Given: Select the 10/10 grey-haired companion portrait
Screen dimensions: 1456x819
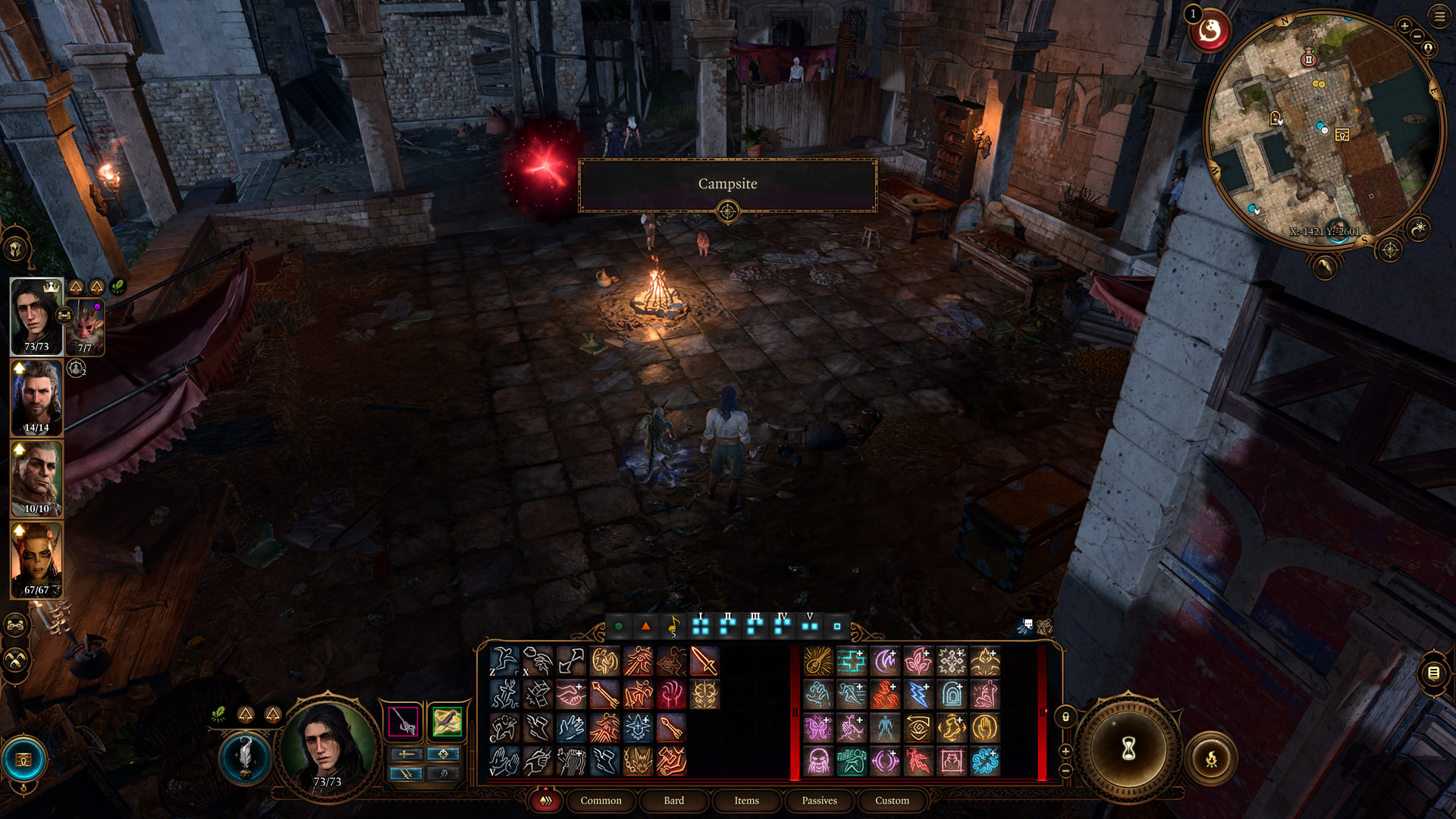Looking at the screenshot, I should pyautogui.click(x=36, y=479).
